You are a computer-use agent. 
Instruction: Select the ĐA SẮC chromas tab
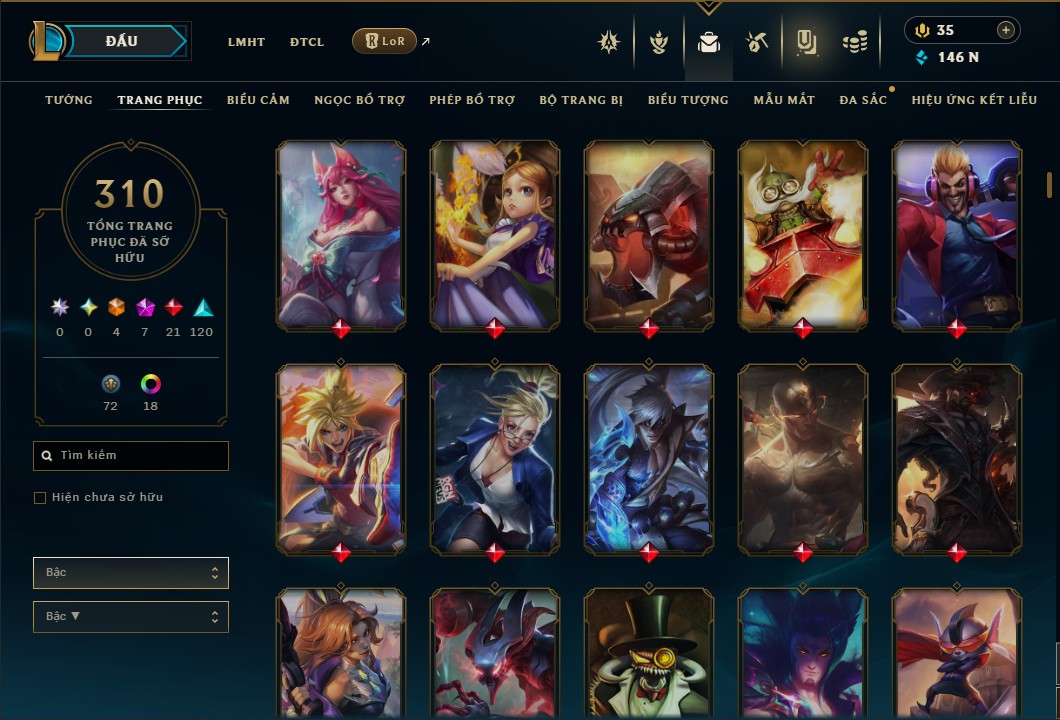863,100
